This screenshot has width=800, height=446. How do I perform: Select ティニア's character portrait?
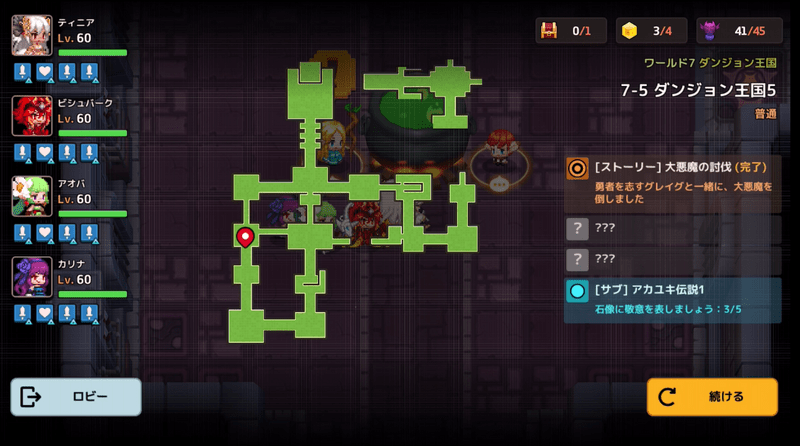(32, 36)
